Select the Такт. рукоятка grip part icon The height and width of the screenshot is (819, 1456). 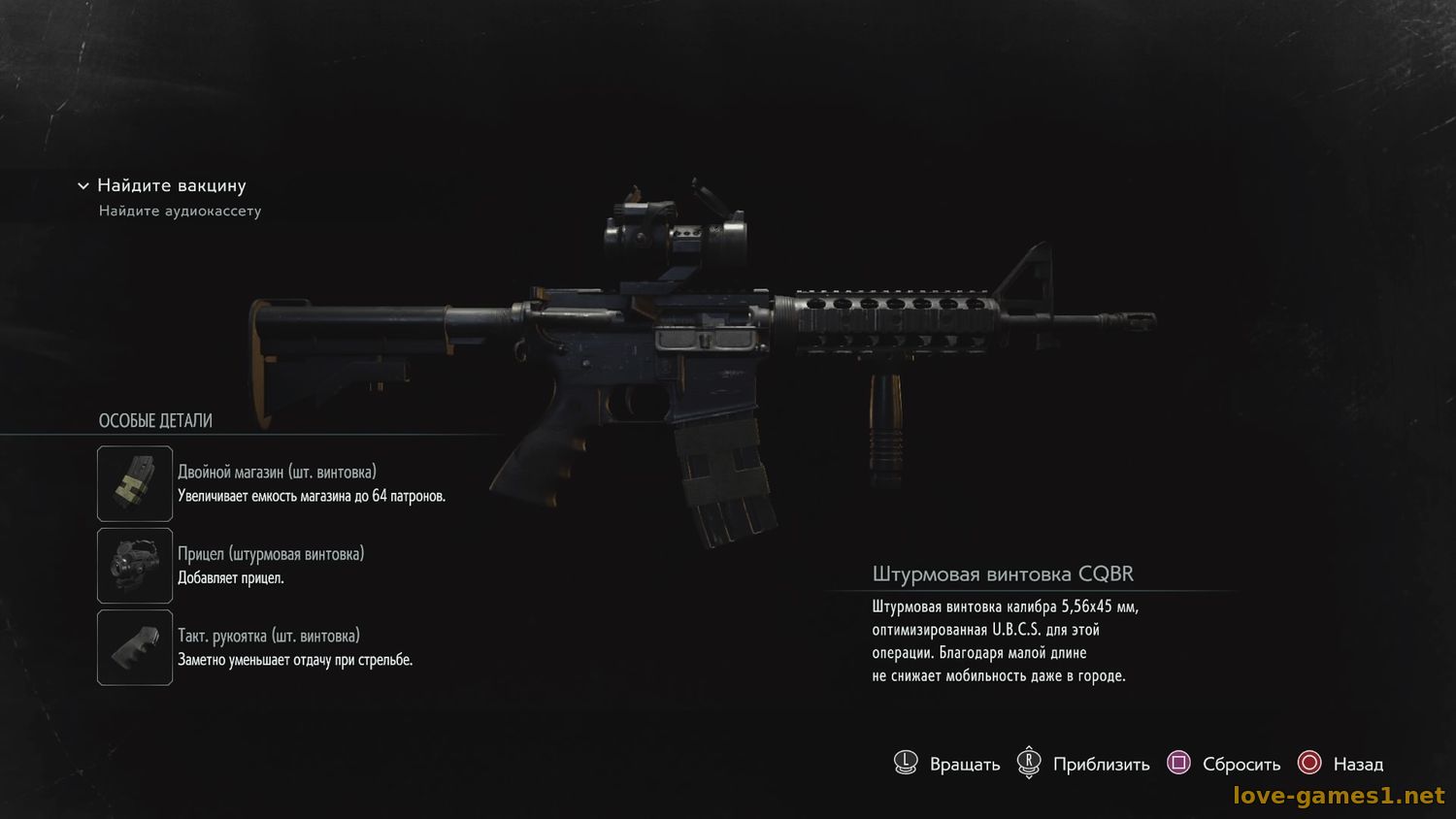click(x=135, y=647)
